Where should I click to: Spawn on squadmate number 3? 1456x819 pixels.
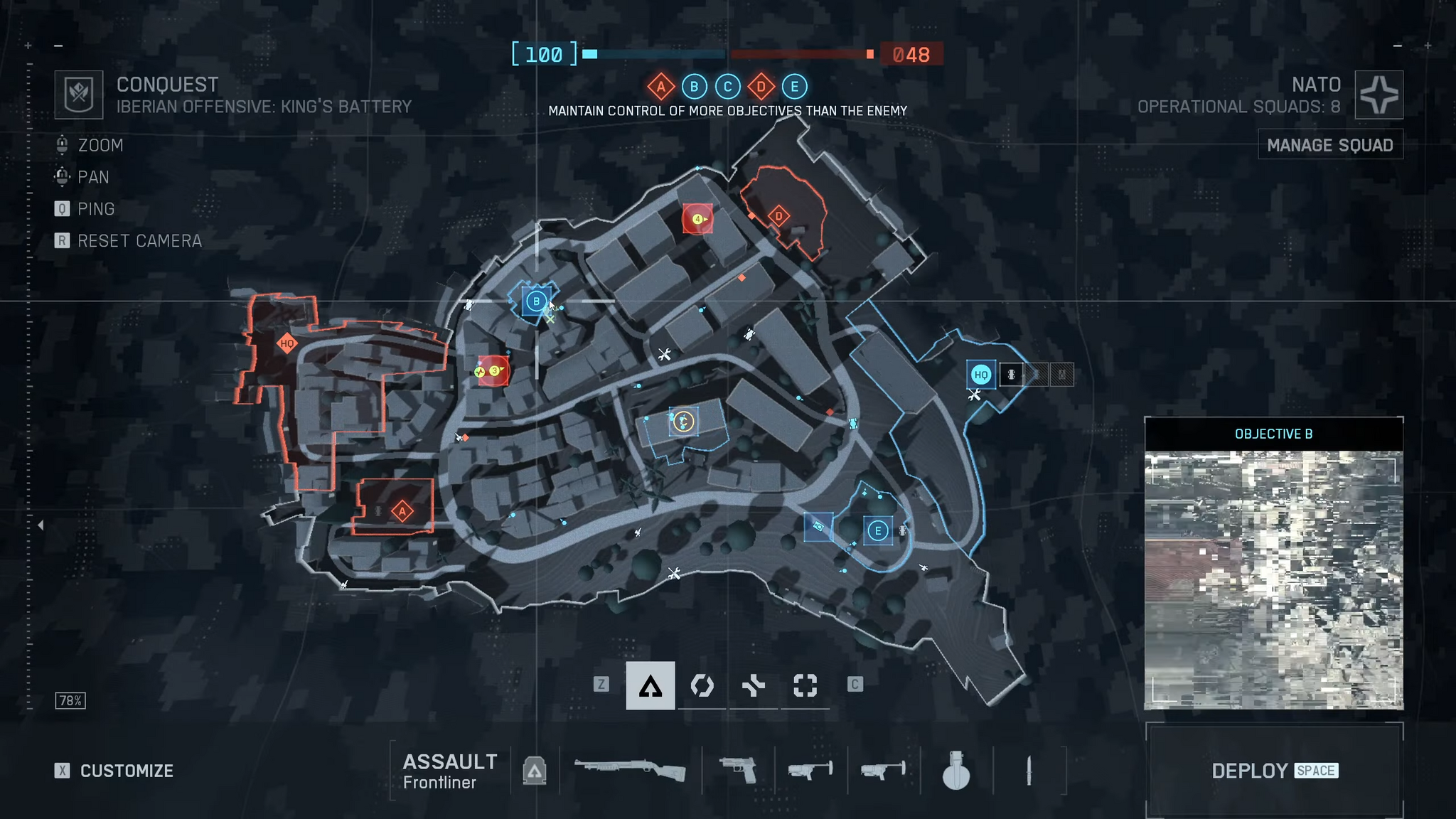tap(493, 370)
